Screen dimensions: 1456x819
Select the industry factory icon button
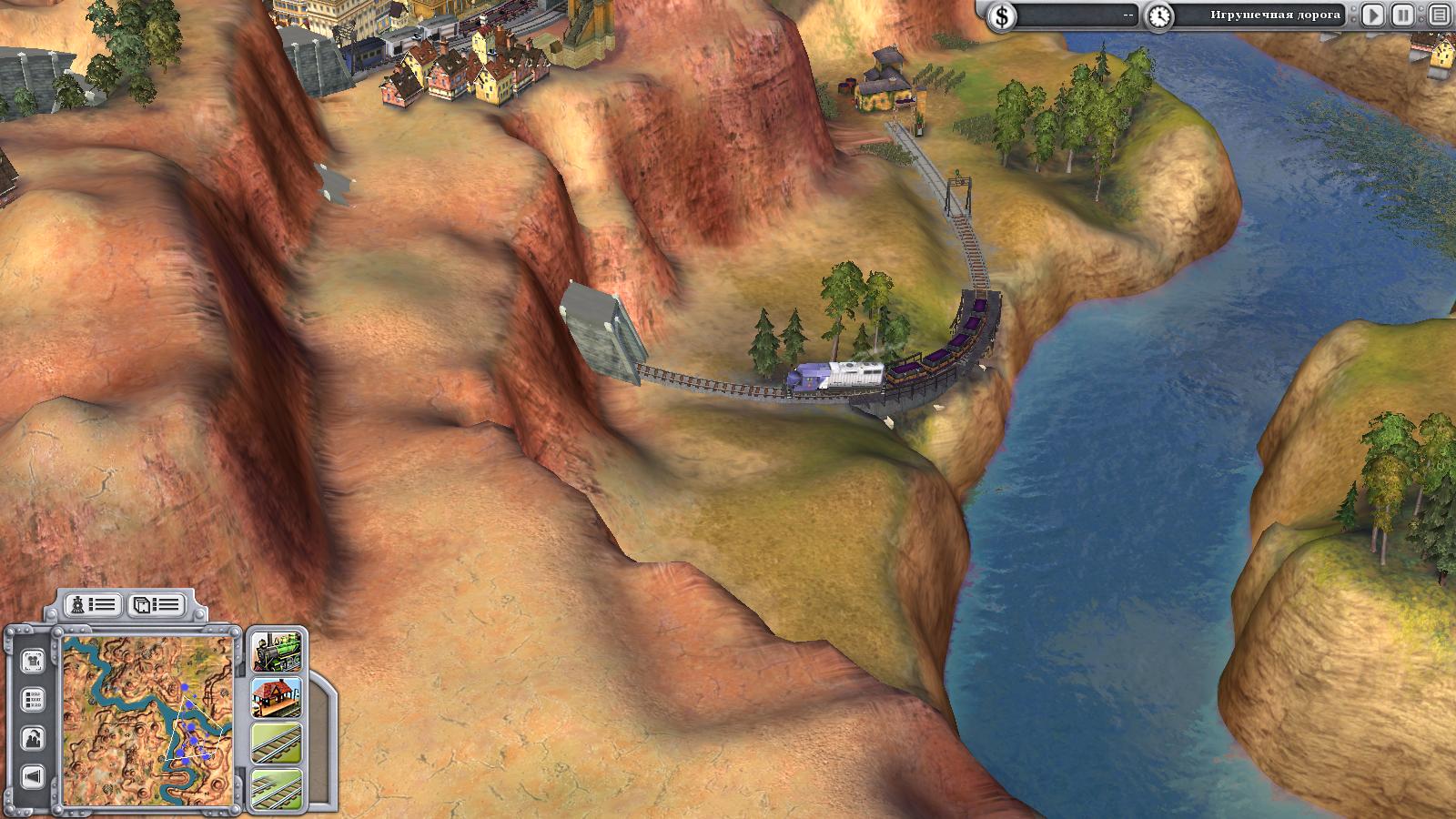[33, 738]
